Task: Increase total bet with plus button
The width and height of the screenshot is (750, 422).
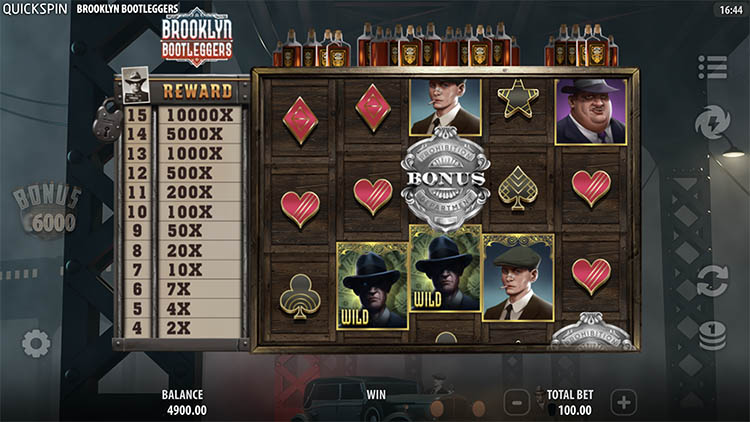Action: (623, 403)
